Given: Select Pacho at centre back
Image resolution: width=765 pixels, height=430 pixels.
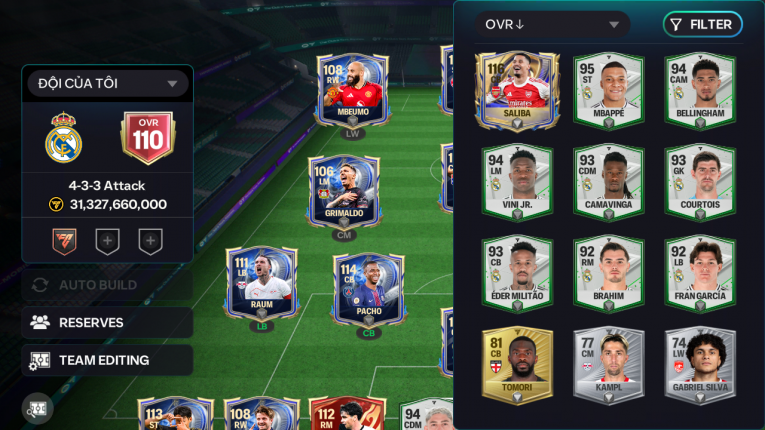Looking at the screenshot, I should pyautogui.click(x=368, y=290).
